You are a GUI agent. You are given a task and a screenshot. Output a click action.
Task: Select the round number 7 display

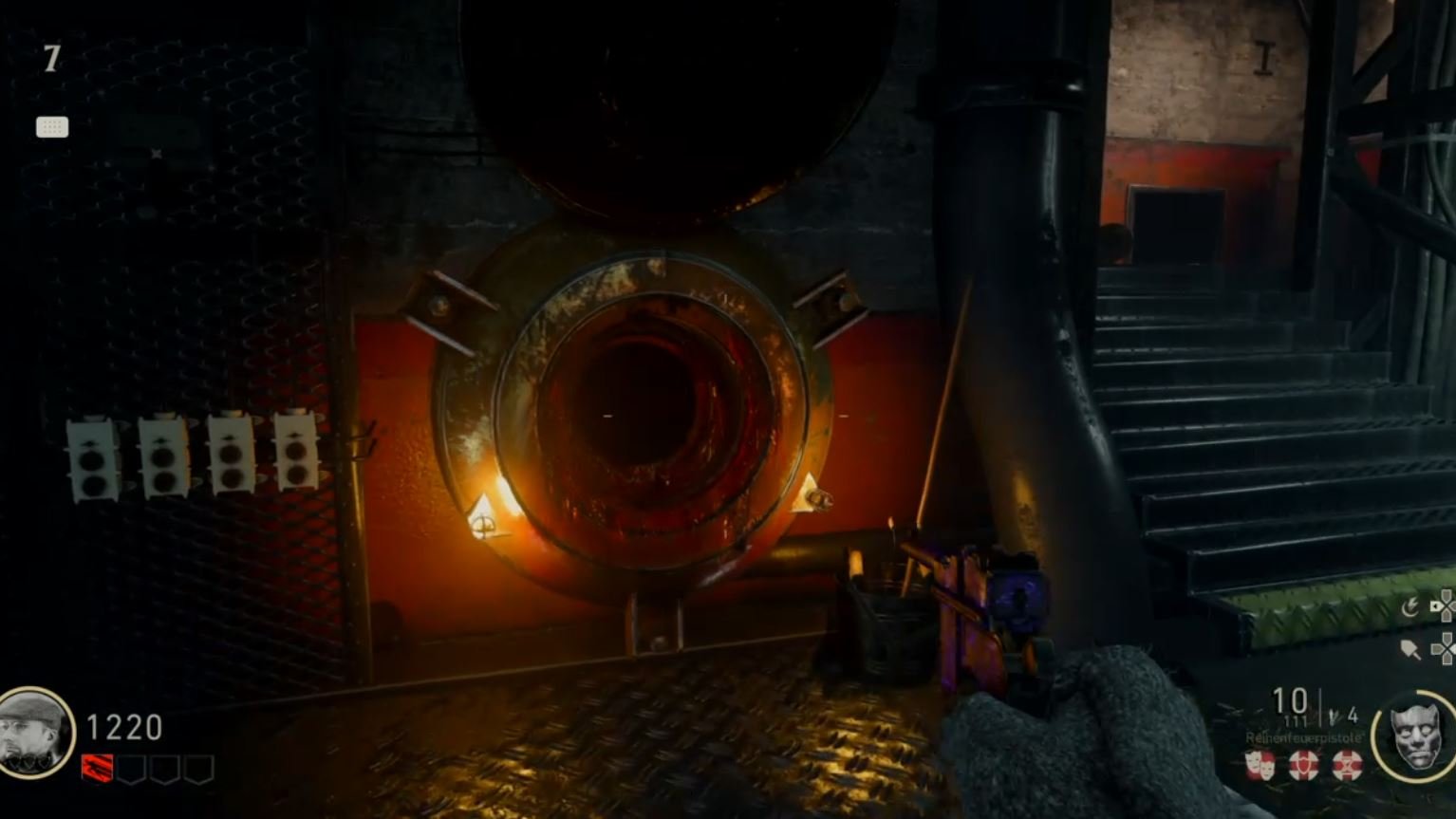tap(52, 59)
